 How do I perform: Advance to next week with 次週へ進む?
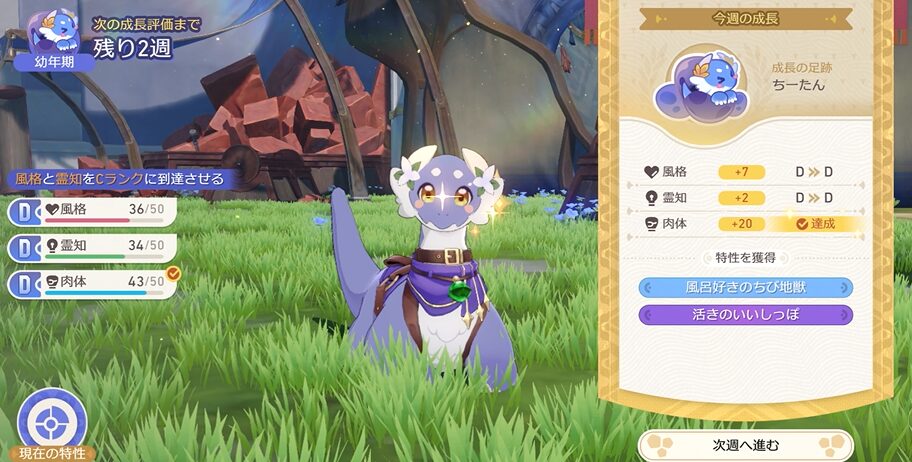point(745,444)
